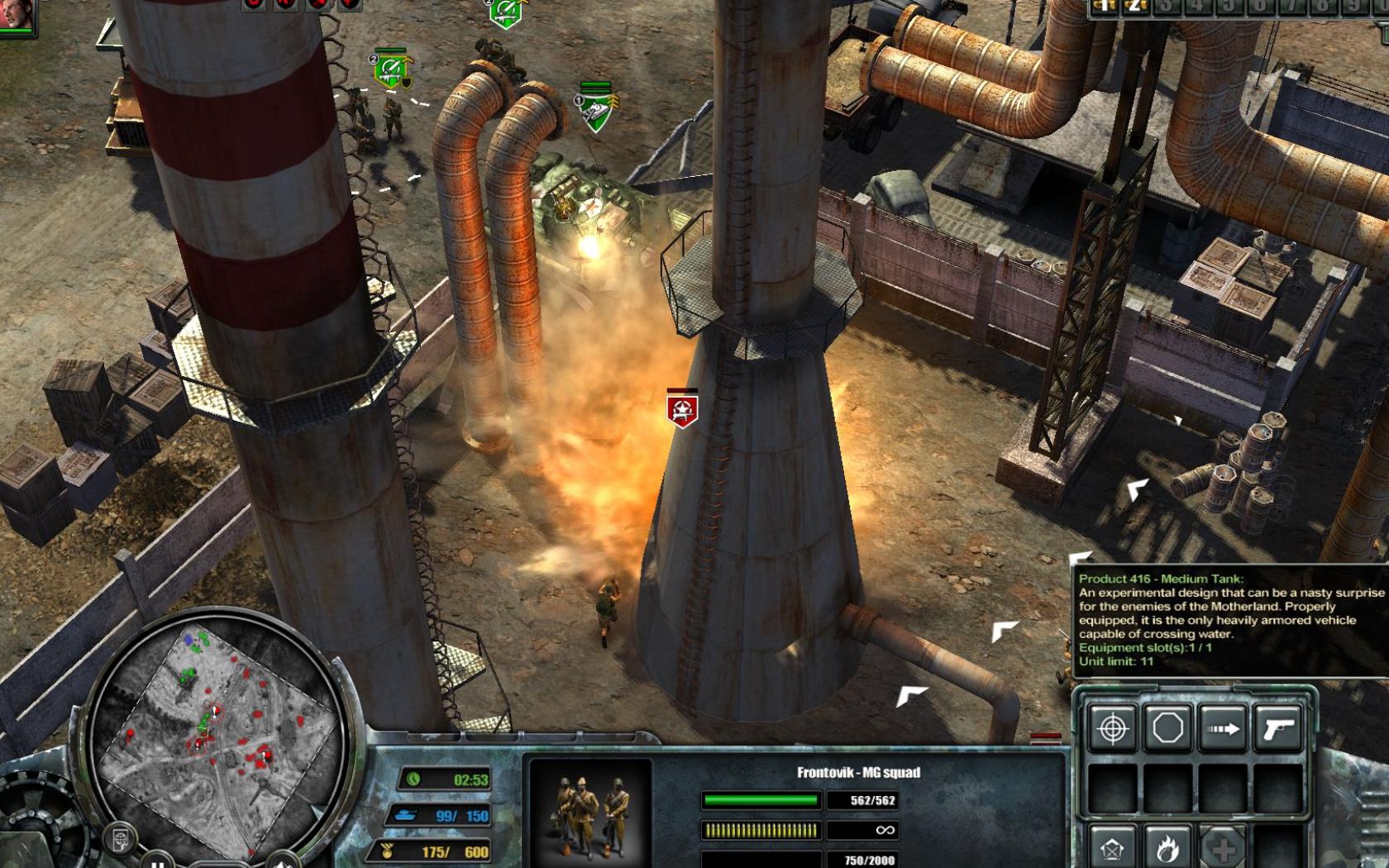Screen dimensions: 1389x868
Task: Activate control group 1
Action: [x=1103, y=8]
